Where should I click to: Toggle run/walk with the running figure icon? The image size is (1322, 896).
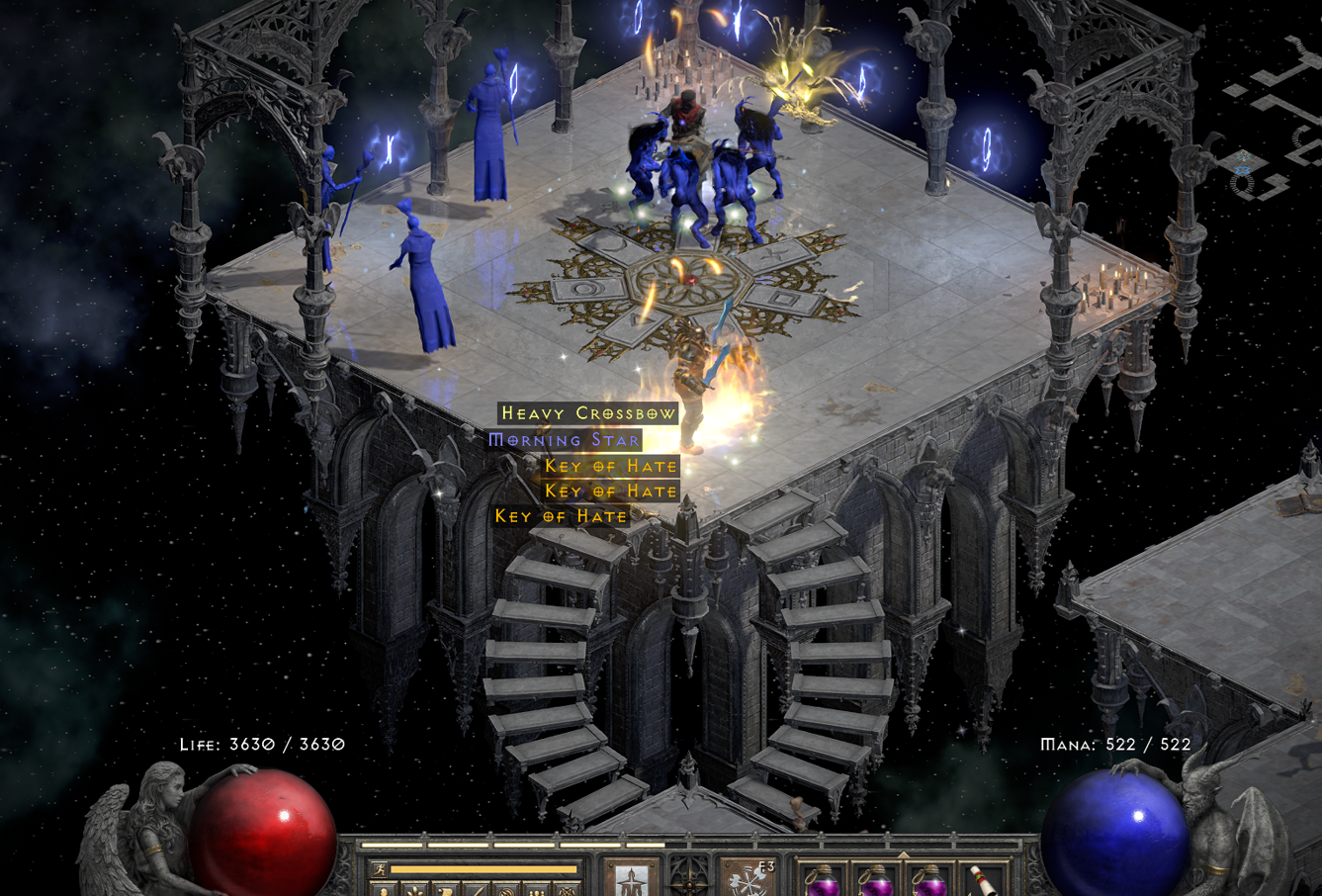tap(380, 868)
